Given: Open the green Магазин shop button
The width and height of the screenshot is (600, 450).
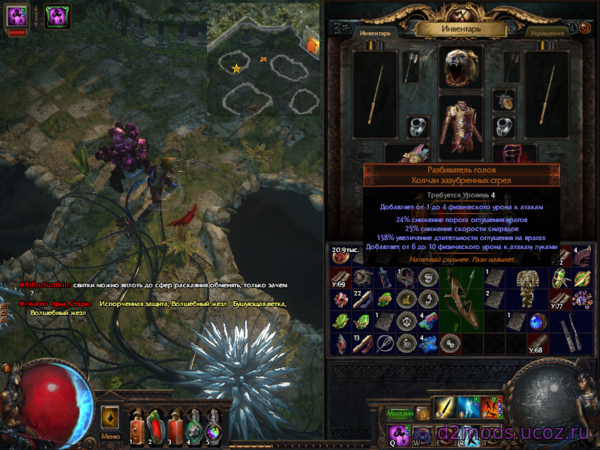Looking at the screenshot, I should (400, 412).
